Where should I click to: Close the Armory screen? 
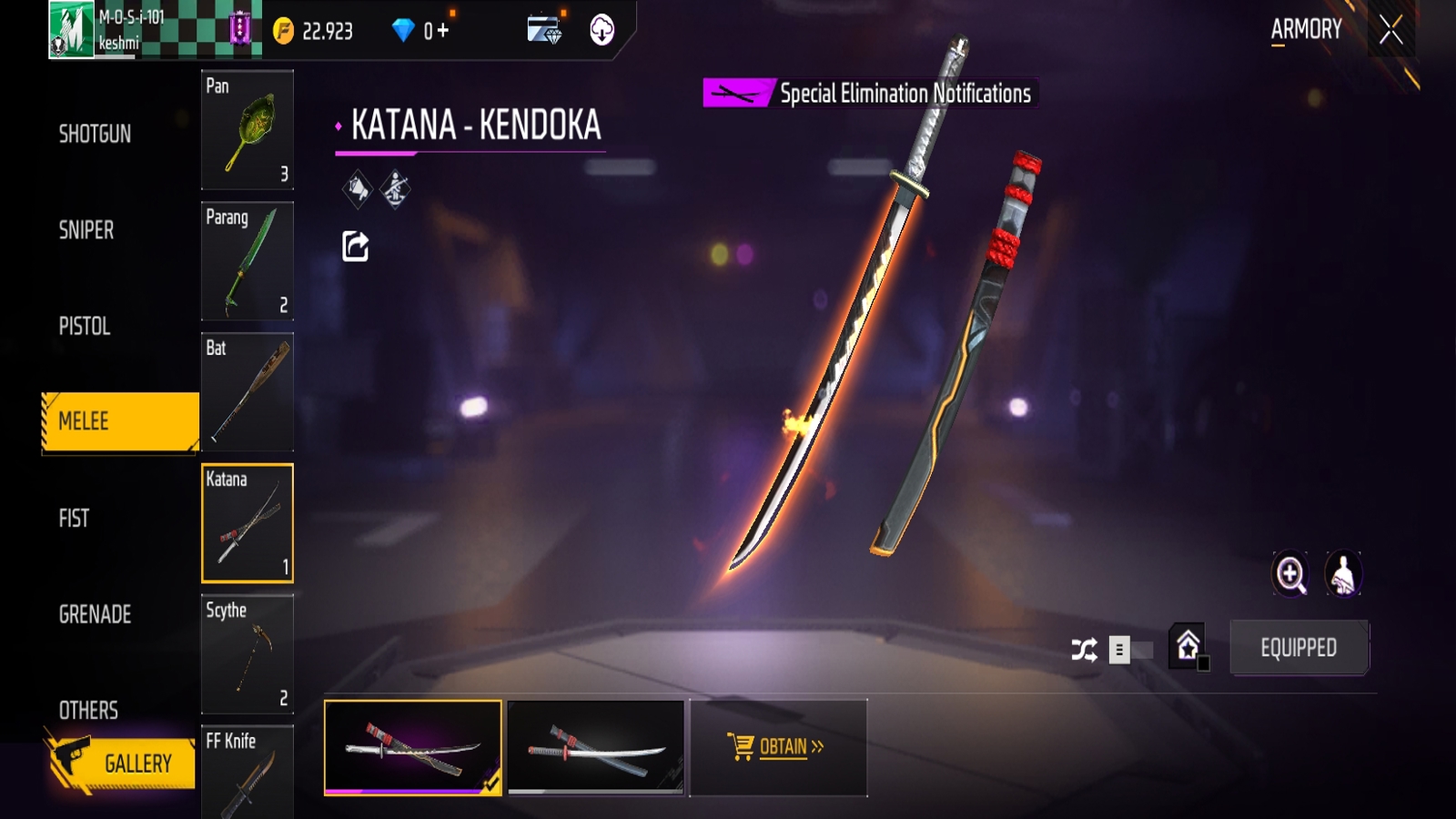coord(1390,31)
